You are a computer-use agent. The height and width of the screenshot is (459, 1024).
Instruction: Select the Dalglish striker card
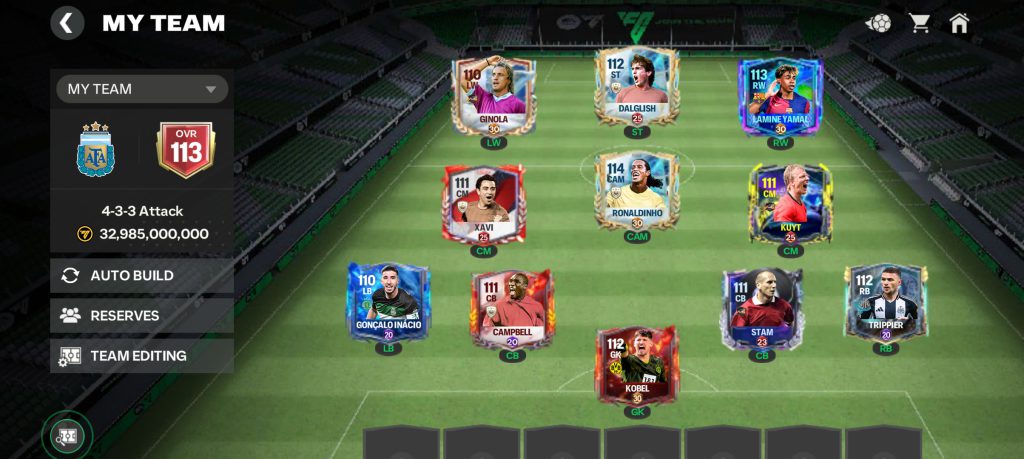pyautogui.click(x=637, y=87)
